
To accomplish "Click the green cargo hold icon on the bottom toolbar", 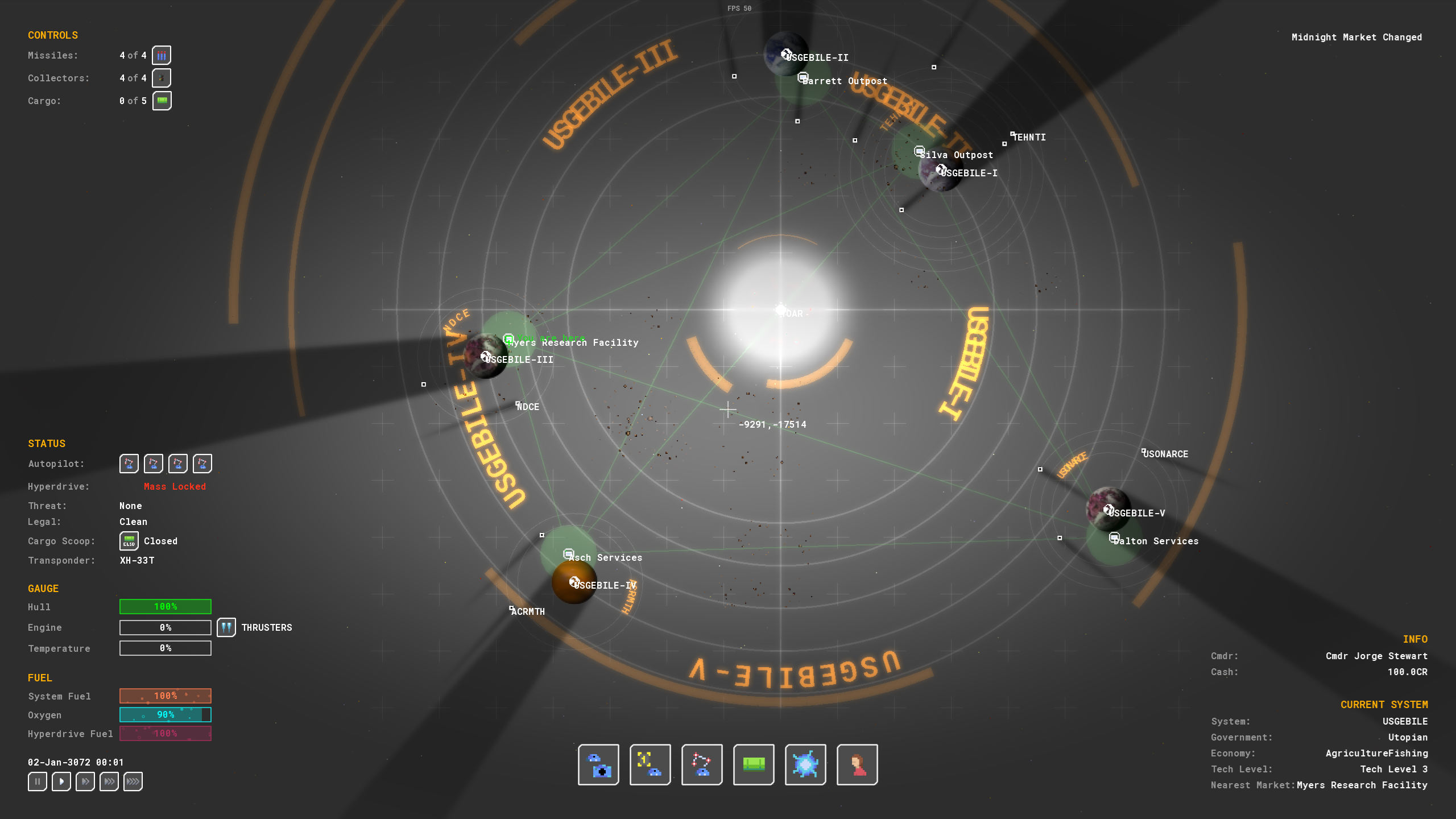I will coord(753,764).
